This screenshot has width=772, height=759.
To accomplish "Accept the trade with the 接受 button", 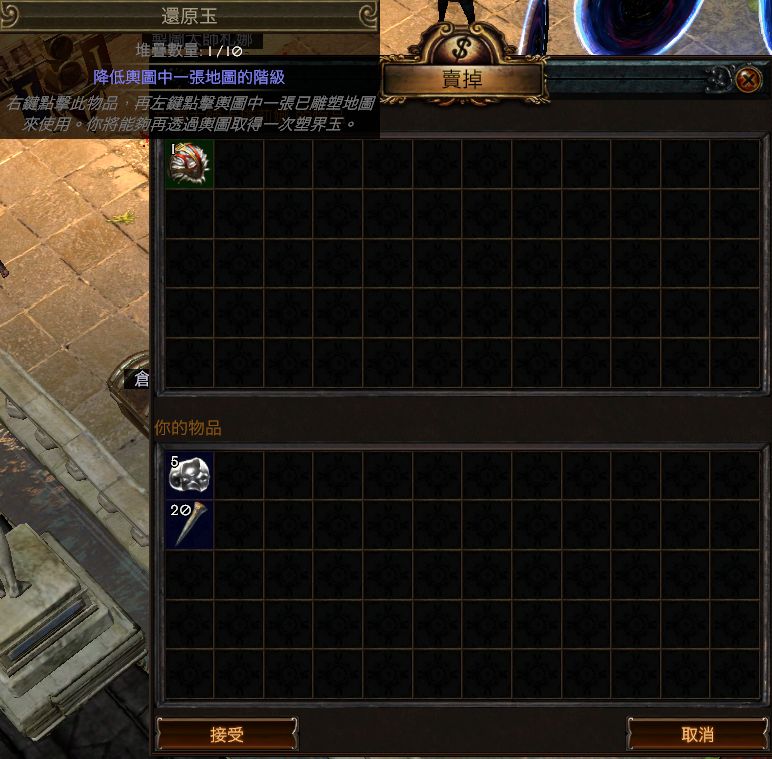I will (227, 734).
